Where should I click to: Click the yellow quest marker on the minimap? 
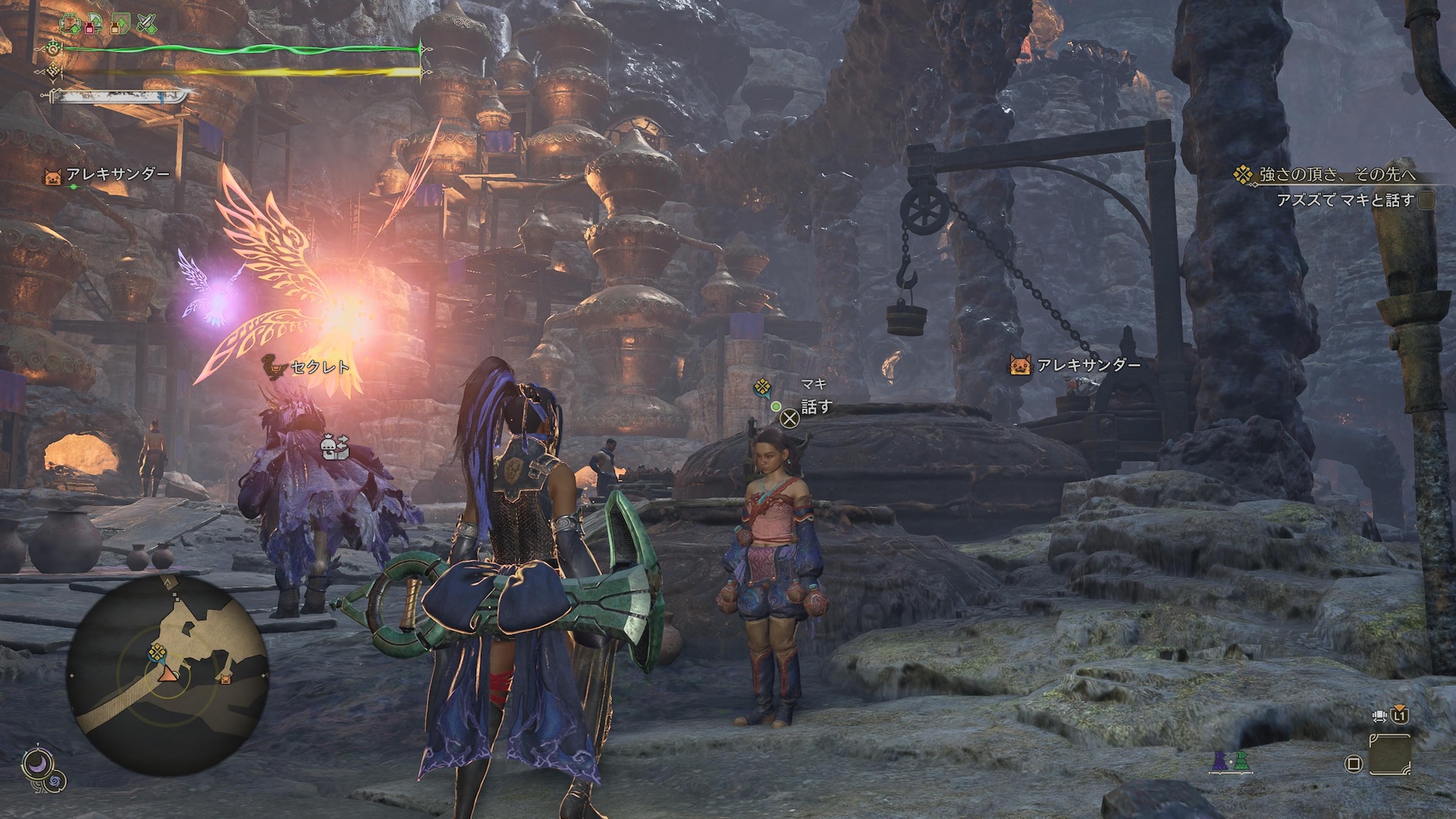158,651
